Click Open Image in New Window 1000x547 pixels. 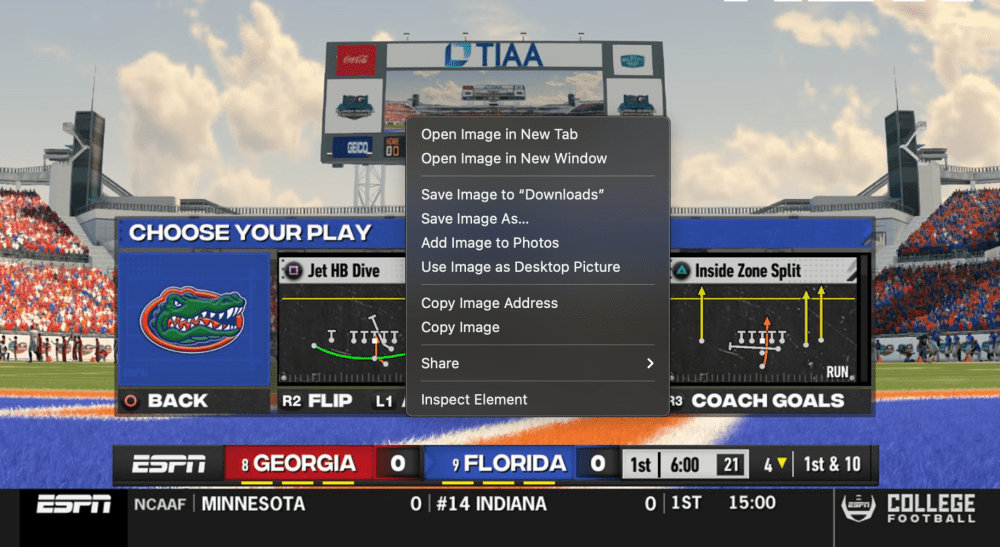[514, 158]
